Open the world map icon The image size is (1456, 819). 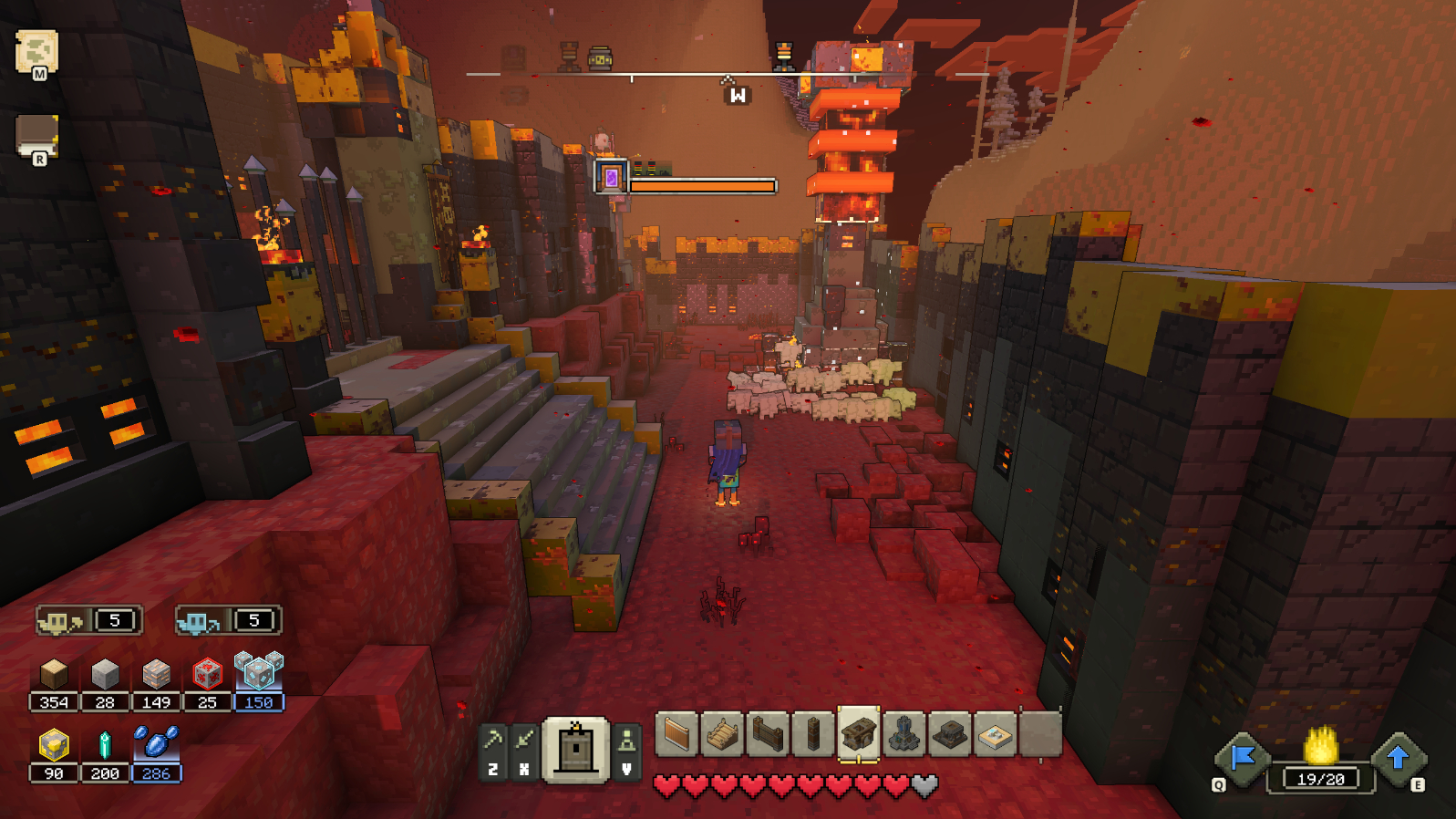pos(36,53)
